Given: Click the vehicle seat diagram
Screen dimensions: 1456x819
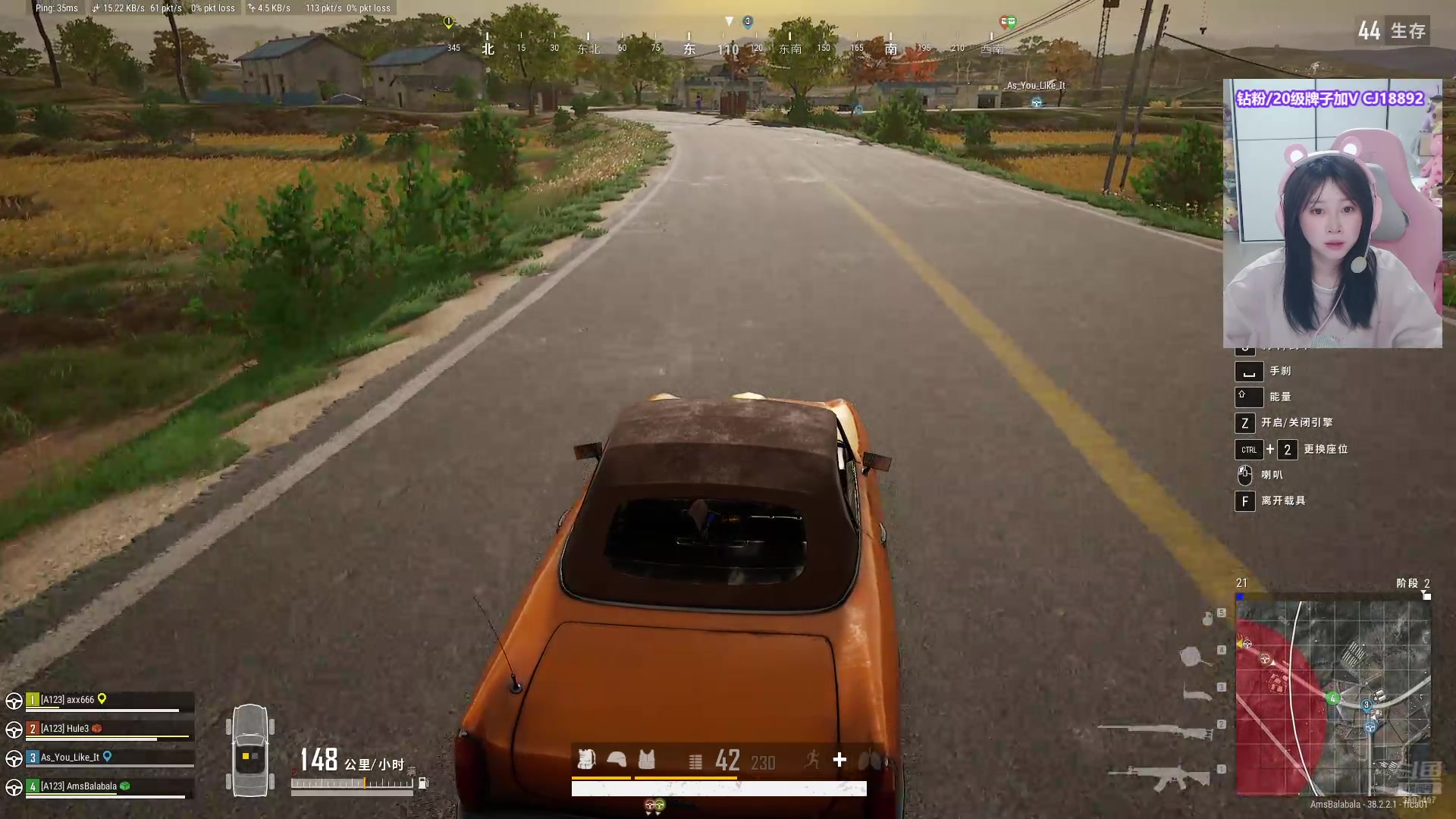Looking at the screenshot, I should pos(250,750).
